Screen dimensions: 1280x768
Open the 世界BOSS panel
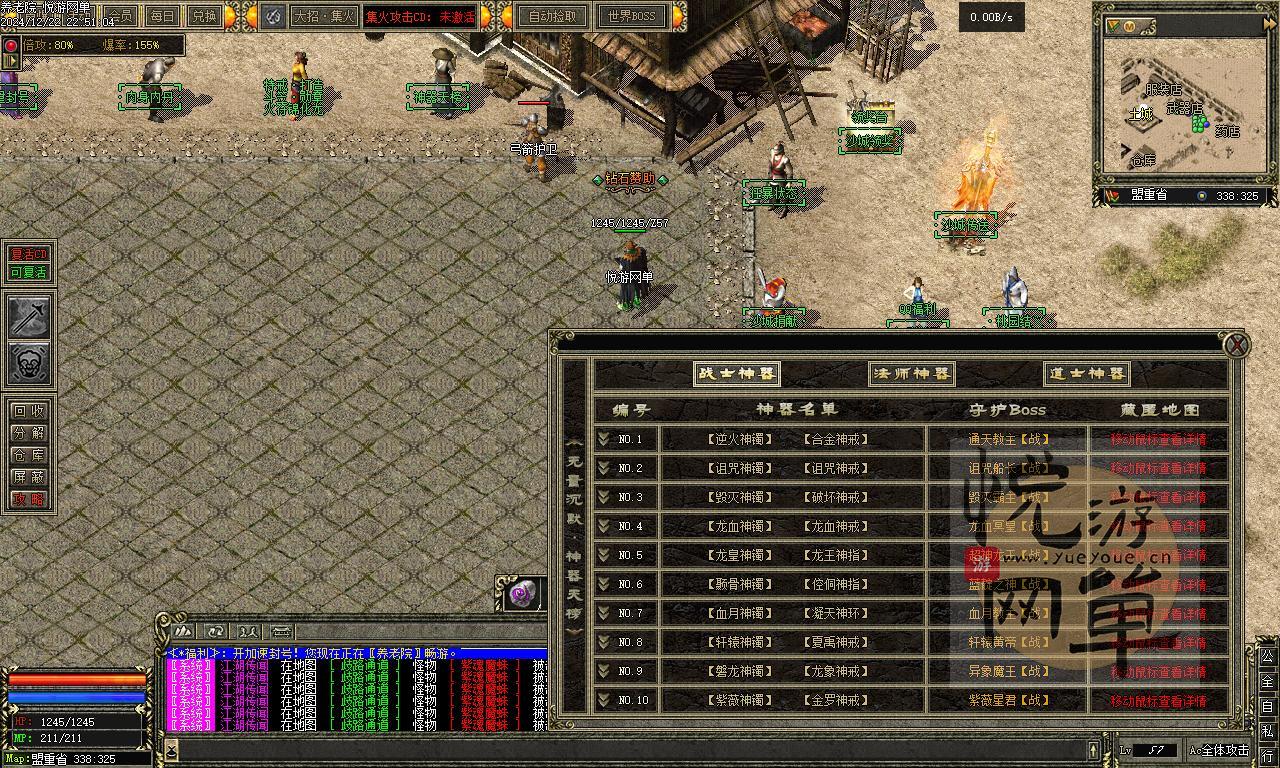pyautogui.click(x=631, y=16)
